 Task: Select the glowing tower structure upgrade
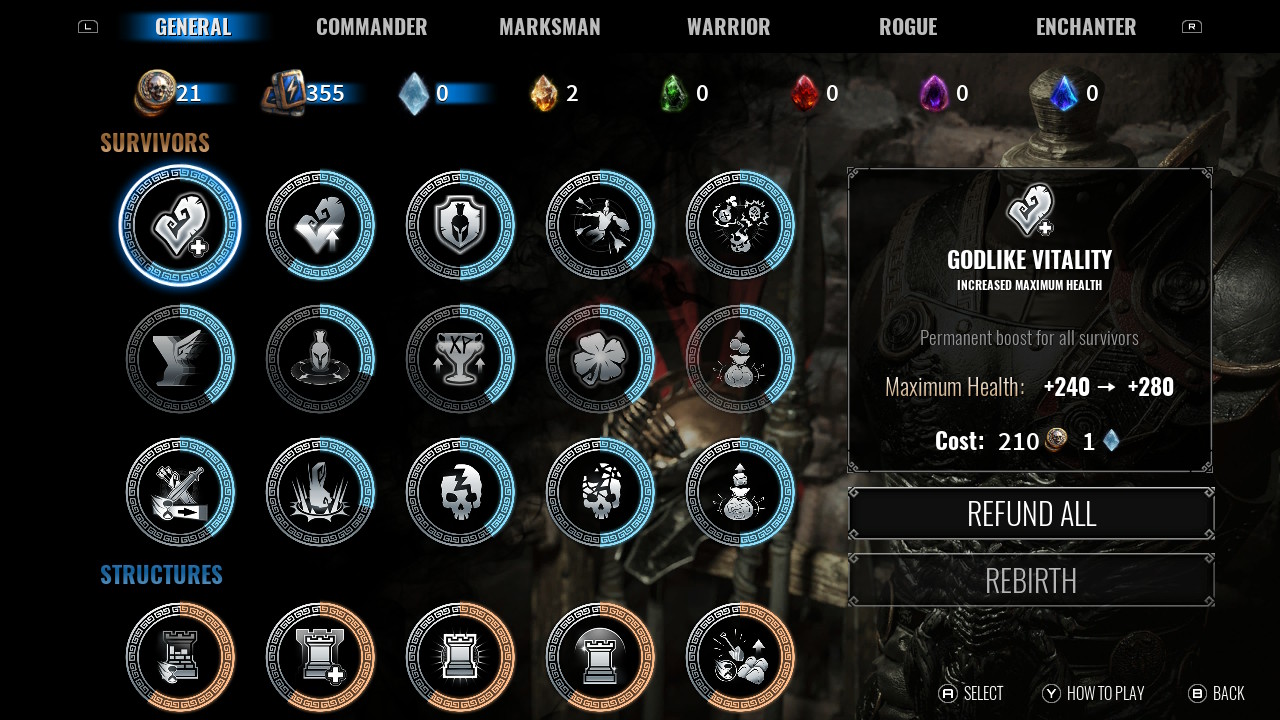[x=460, y=657]
